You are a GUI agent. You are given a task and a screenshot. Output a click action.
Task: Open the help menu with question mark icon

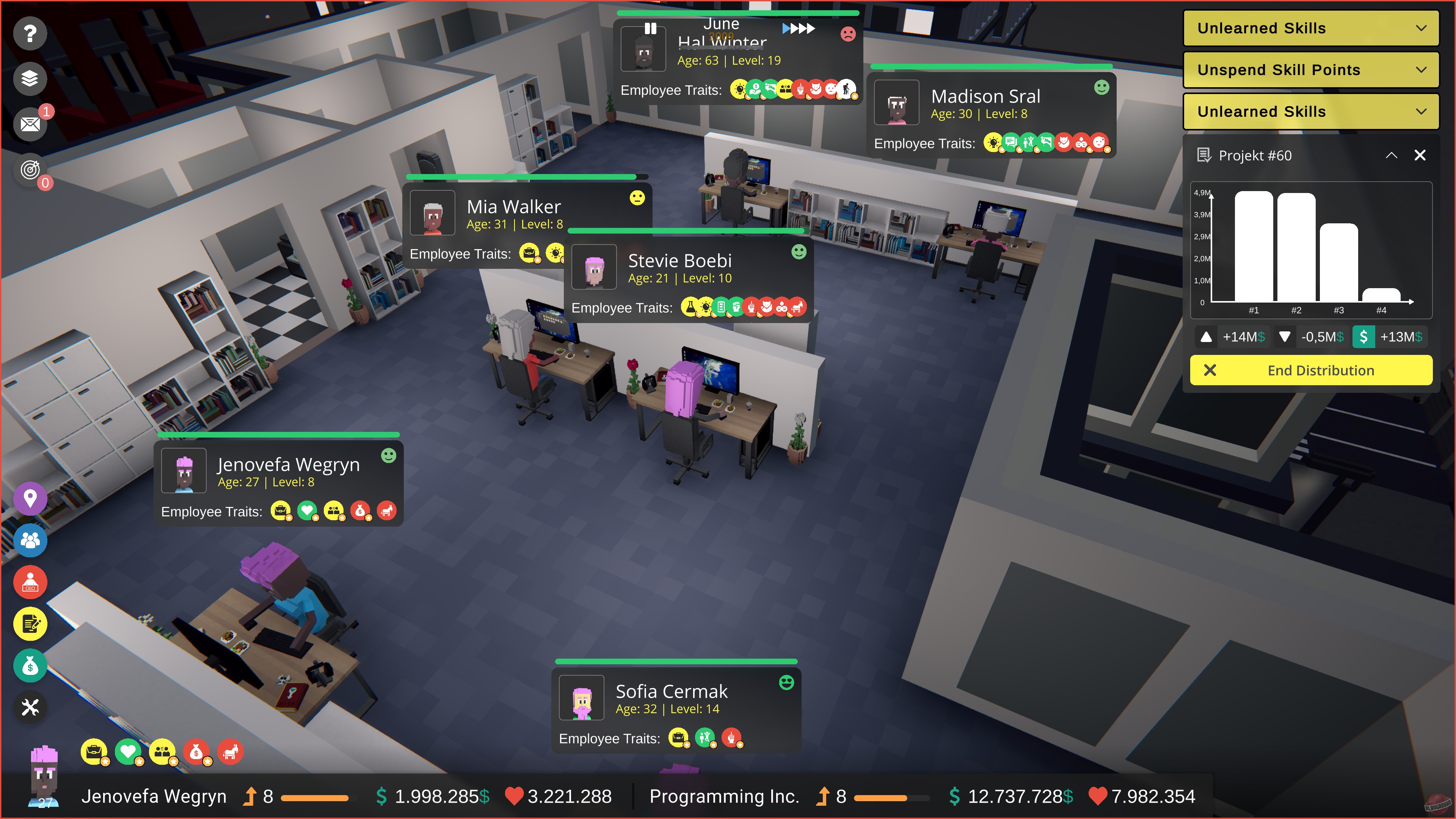point(30,33)
